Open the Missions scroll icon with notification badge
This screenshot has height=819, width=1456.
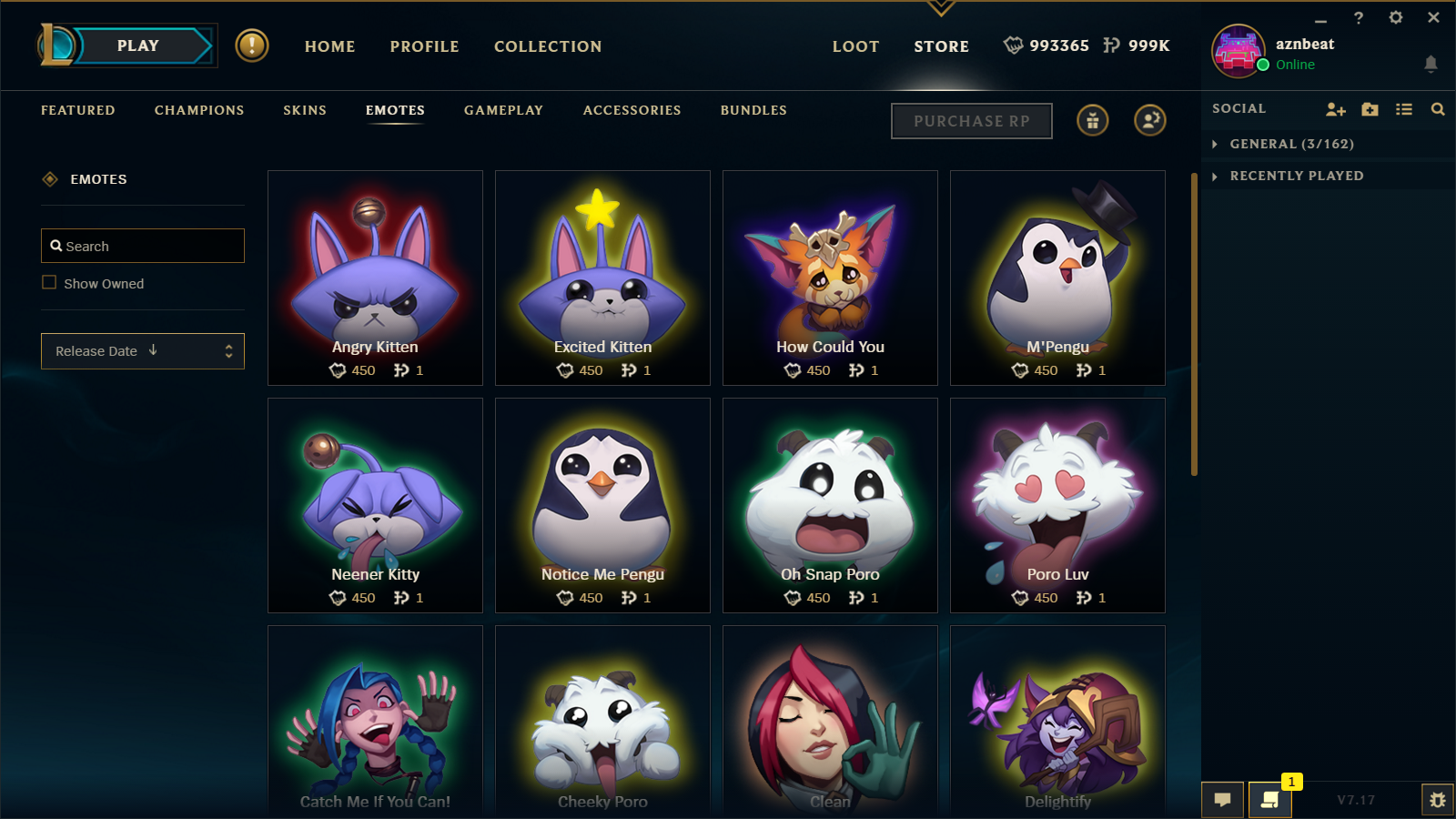point(1270,800)
